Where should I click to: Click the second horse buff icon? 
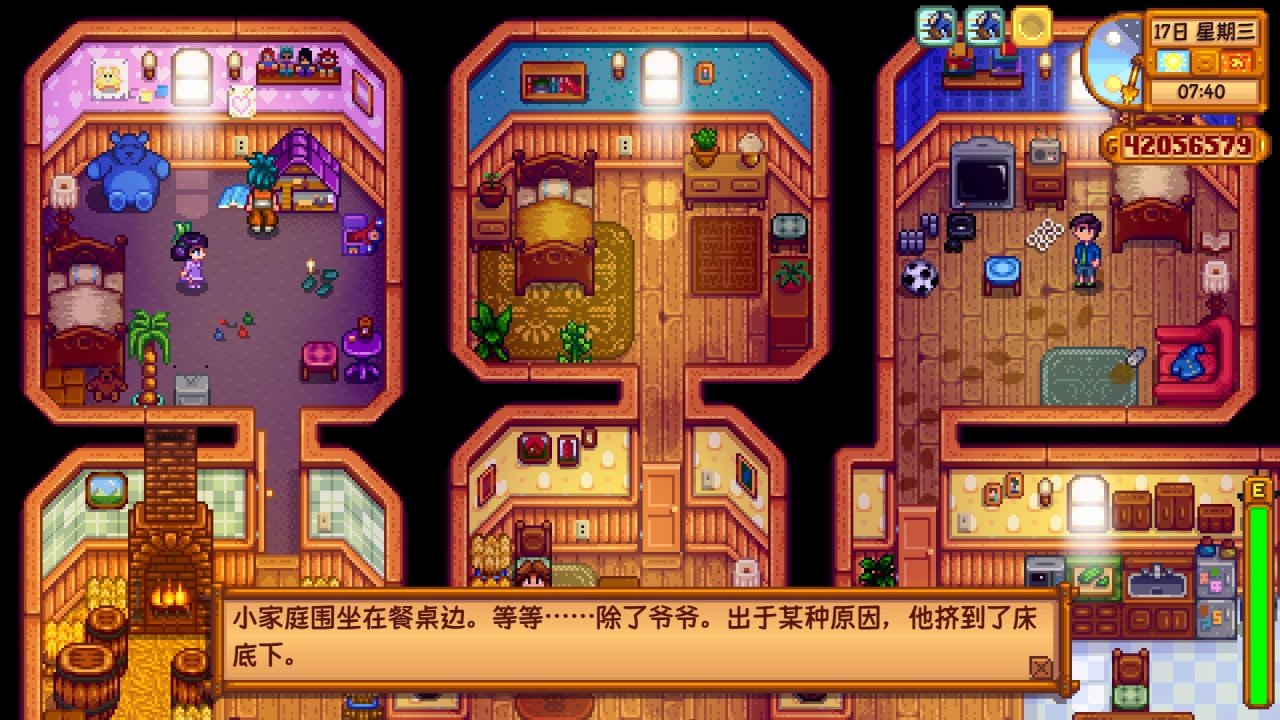(x=986, y=27)
